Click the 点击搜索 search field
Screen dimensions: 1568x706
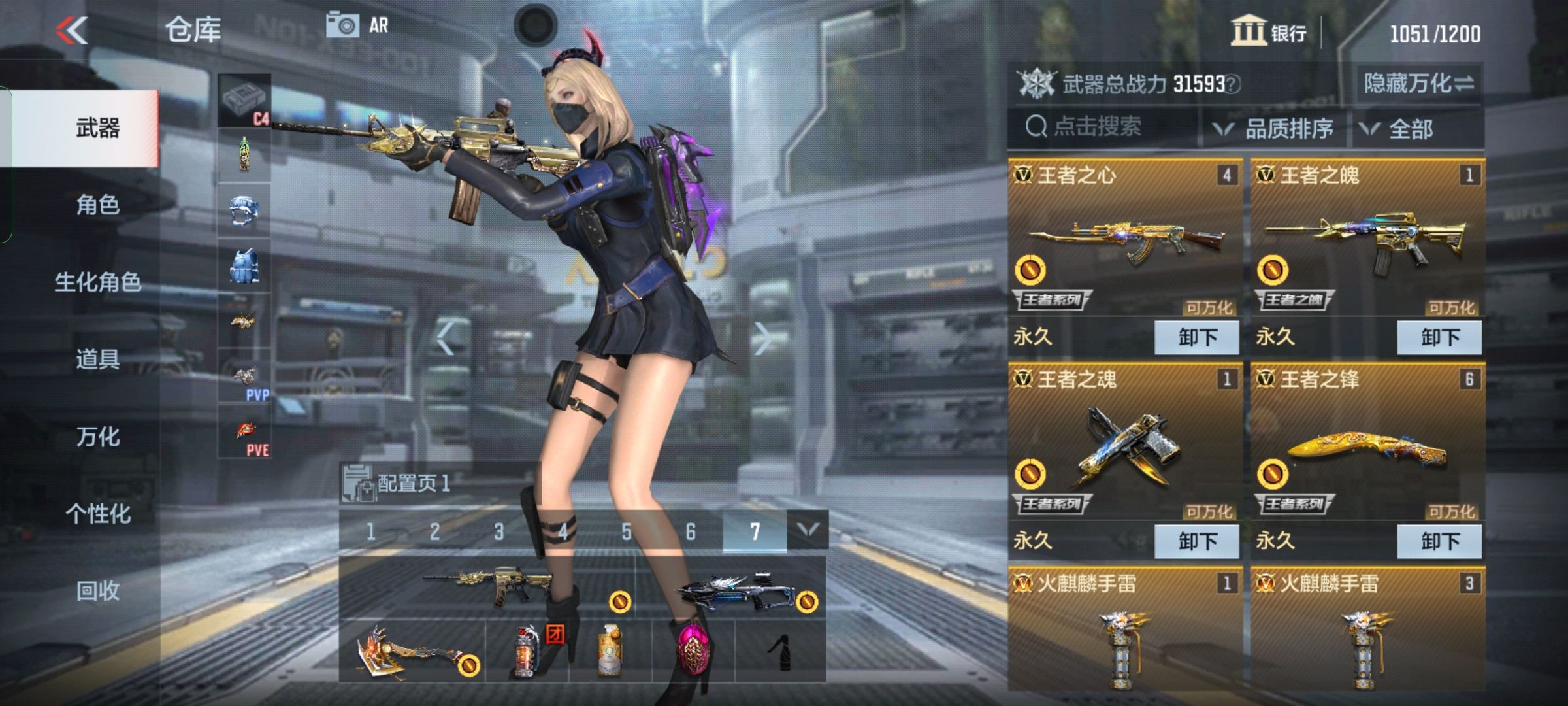click(1104, 127)
